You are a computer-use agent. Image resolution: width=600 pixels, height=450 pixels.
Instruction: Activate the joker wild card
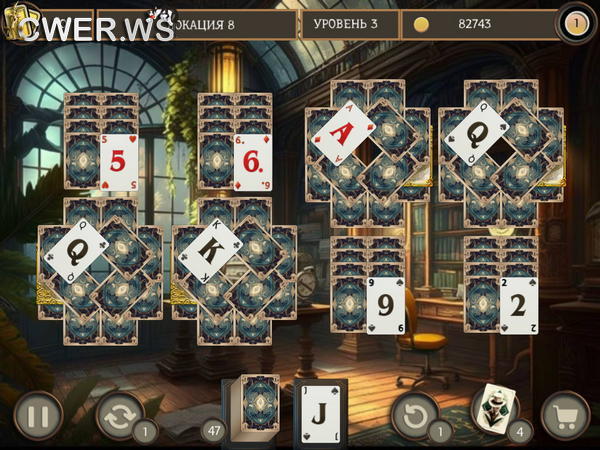(x=494, y=407)
